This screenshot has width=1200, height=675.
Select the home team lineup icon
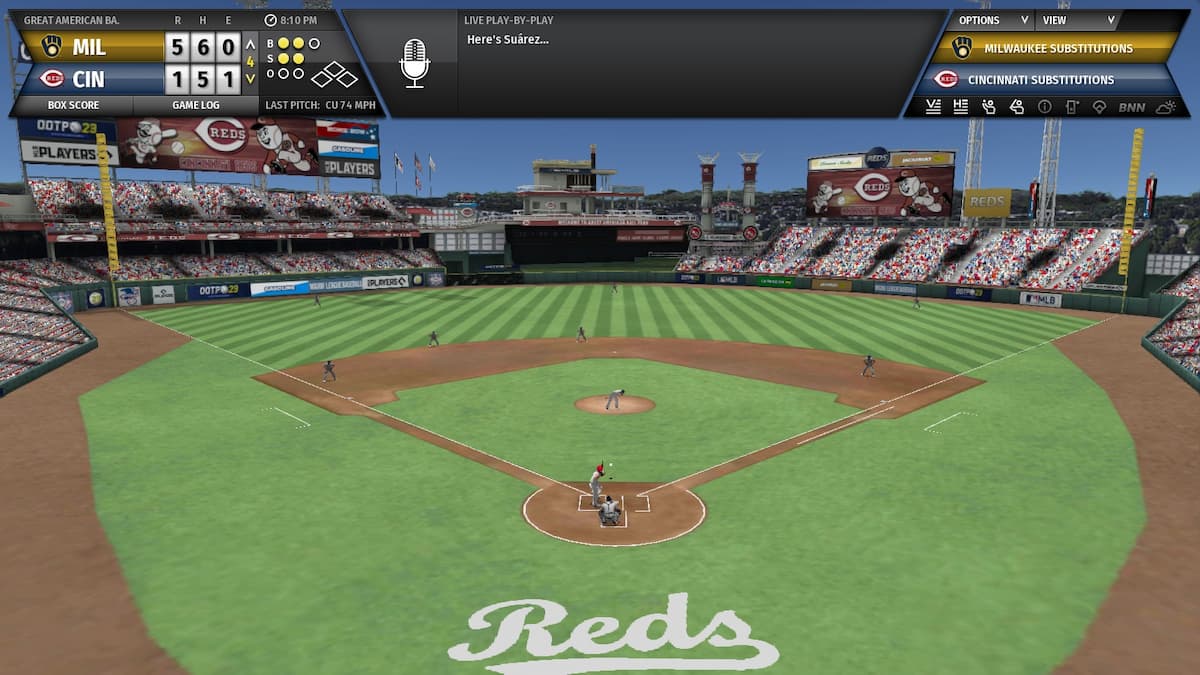click(961, 107)
